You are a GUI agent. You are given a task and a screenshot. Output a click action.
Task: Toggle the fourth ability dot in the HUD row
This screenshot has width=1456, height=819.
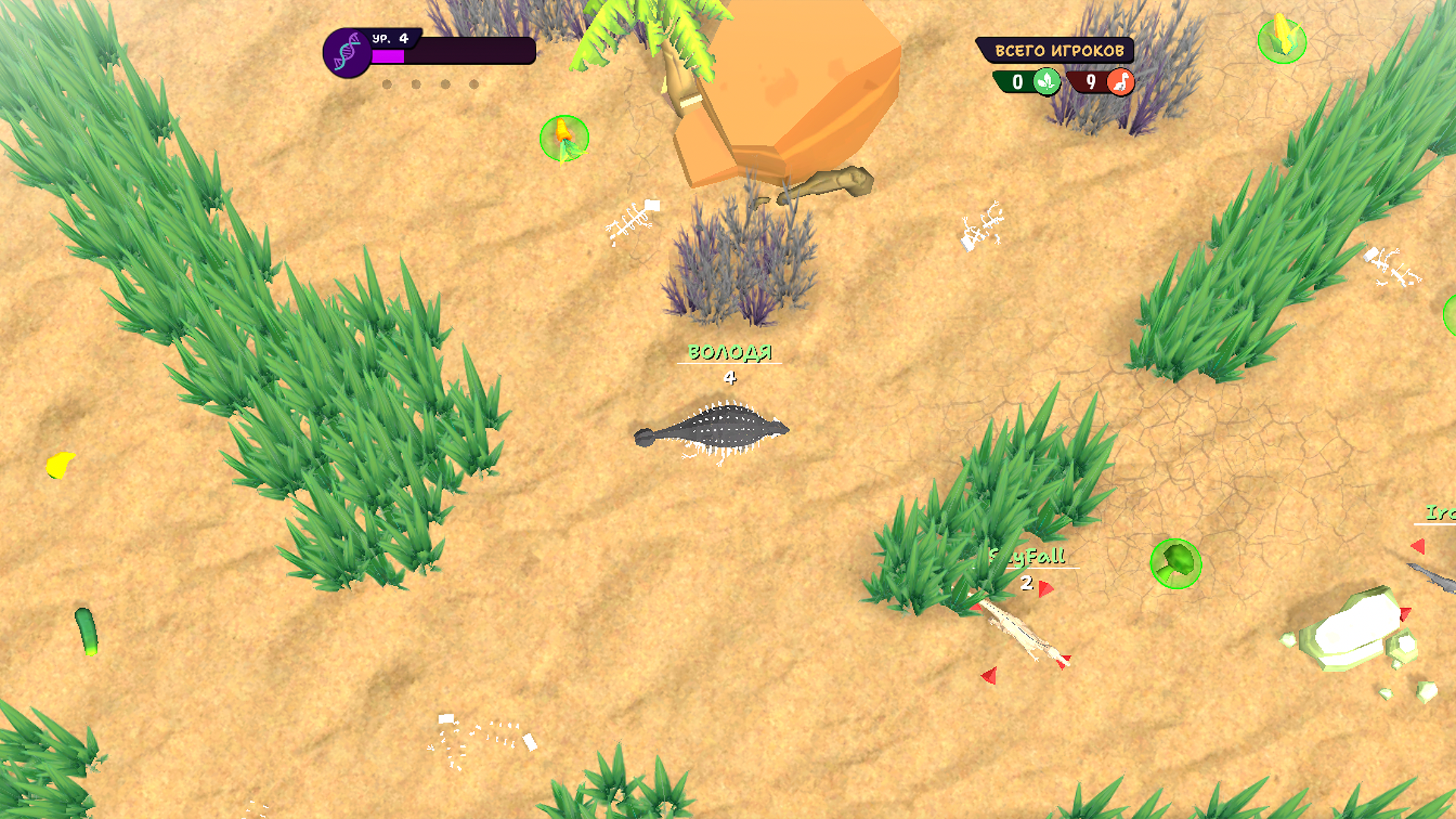click(474, 85)
